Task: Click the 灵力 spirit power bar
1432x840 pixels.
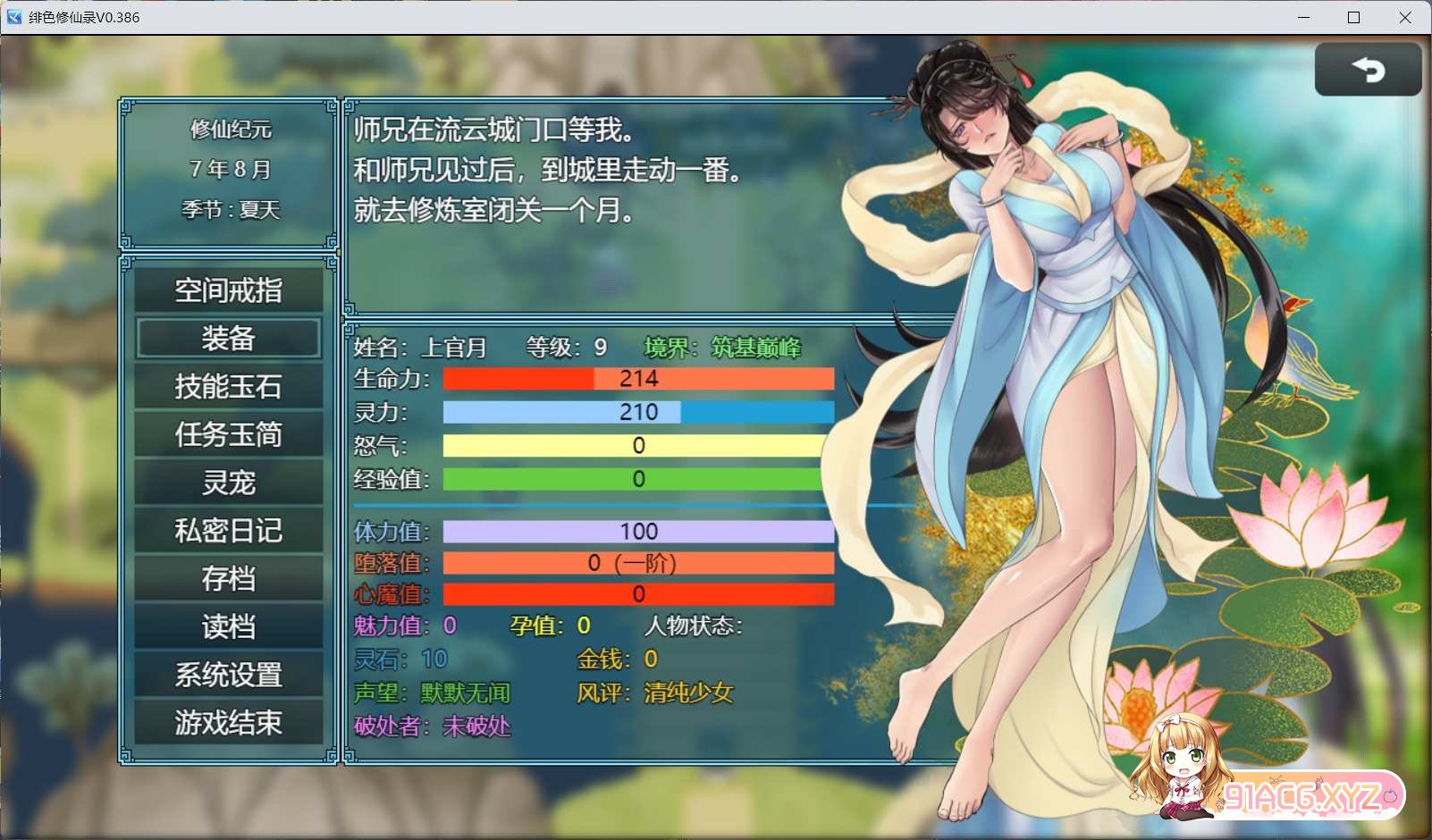Action: point(636,412)
